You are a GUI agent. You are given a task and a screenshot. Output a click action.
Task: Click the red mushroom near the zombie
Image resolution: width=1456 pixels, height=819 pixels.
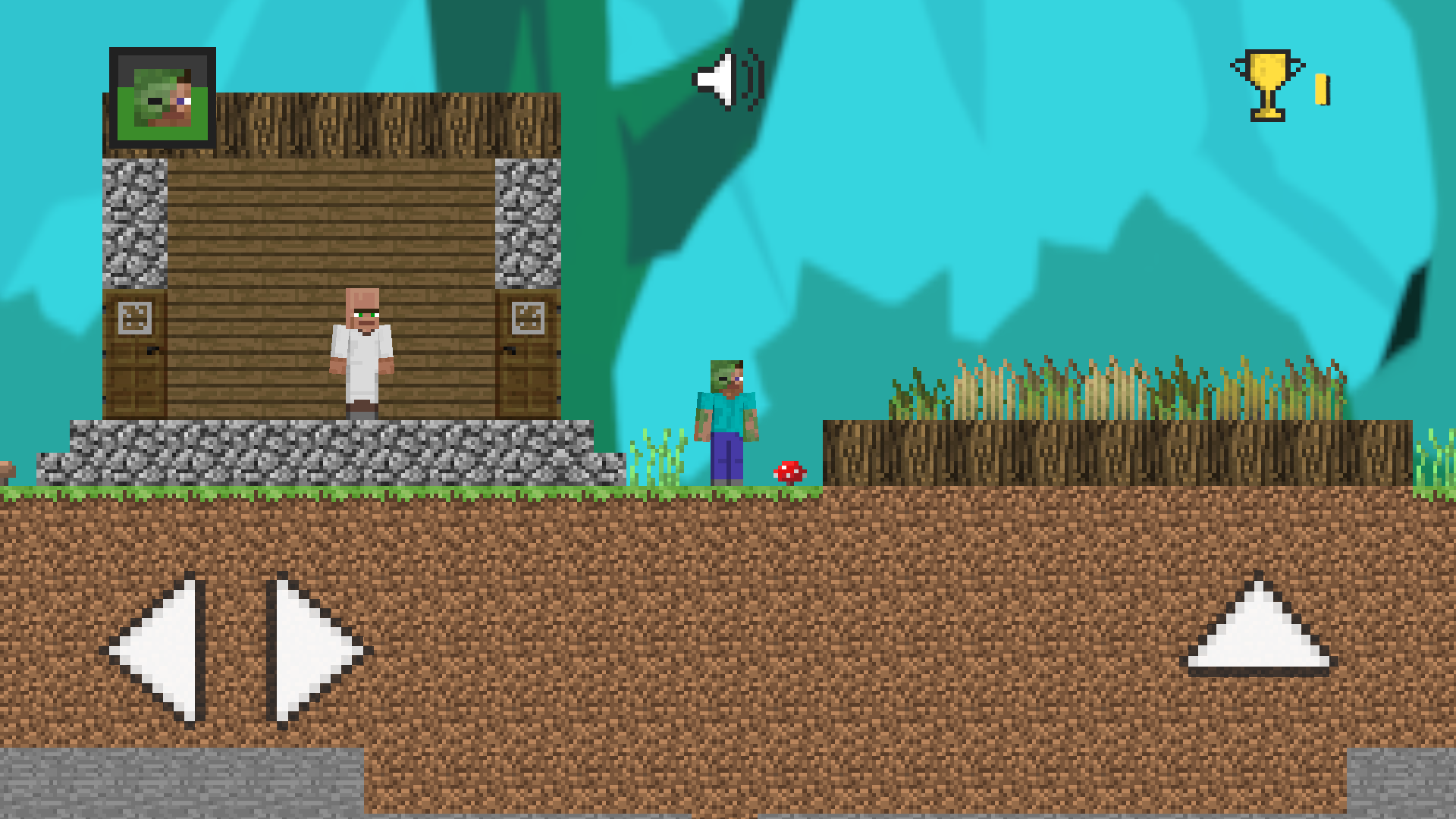tap(789, 470)
